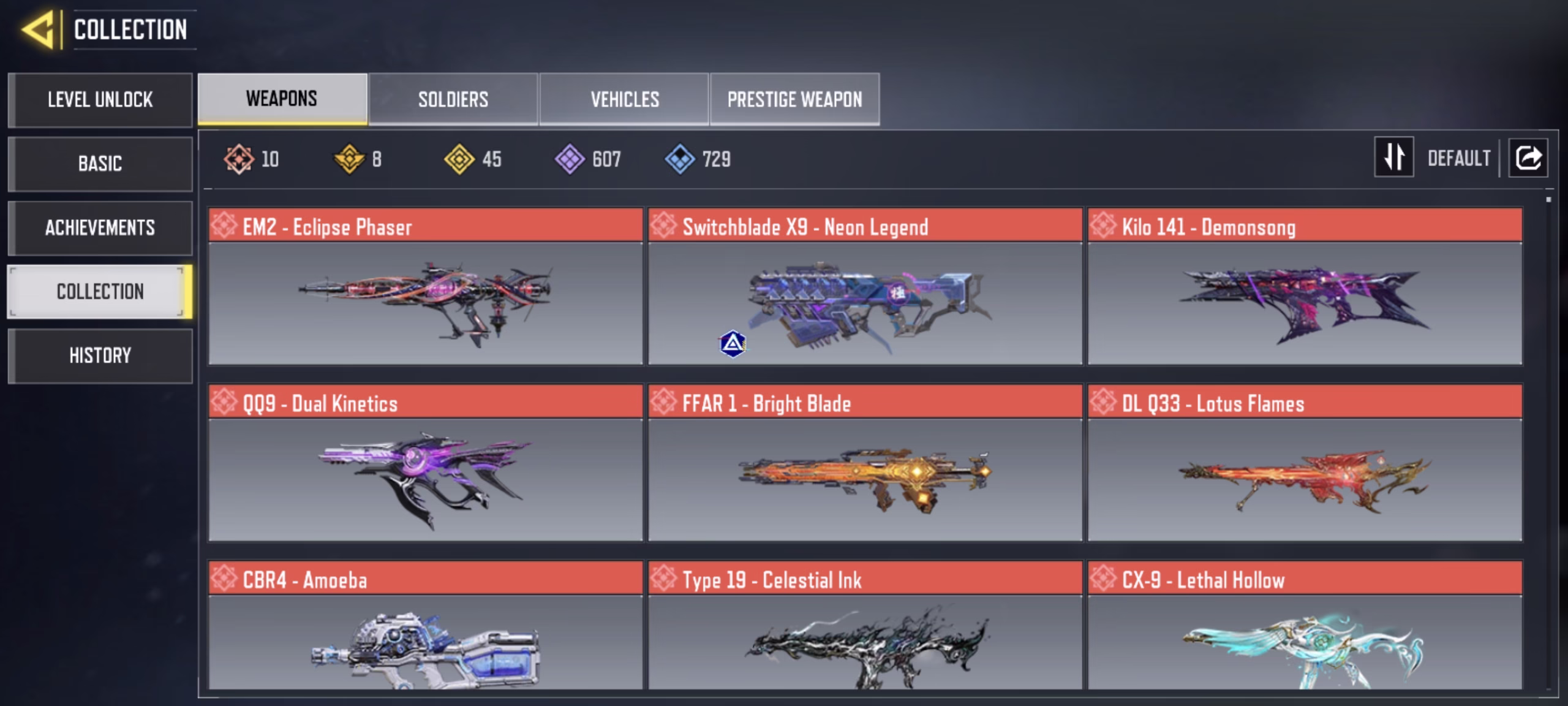The width and height of the screenshot is (1568, 706).
Task: Toggle the sort order arrows button
Action: tap(1393, 158)
